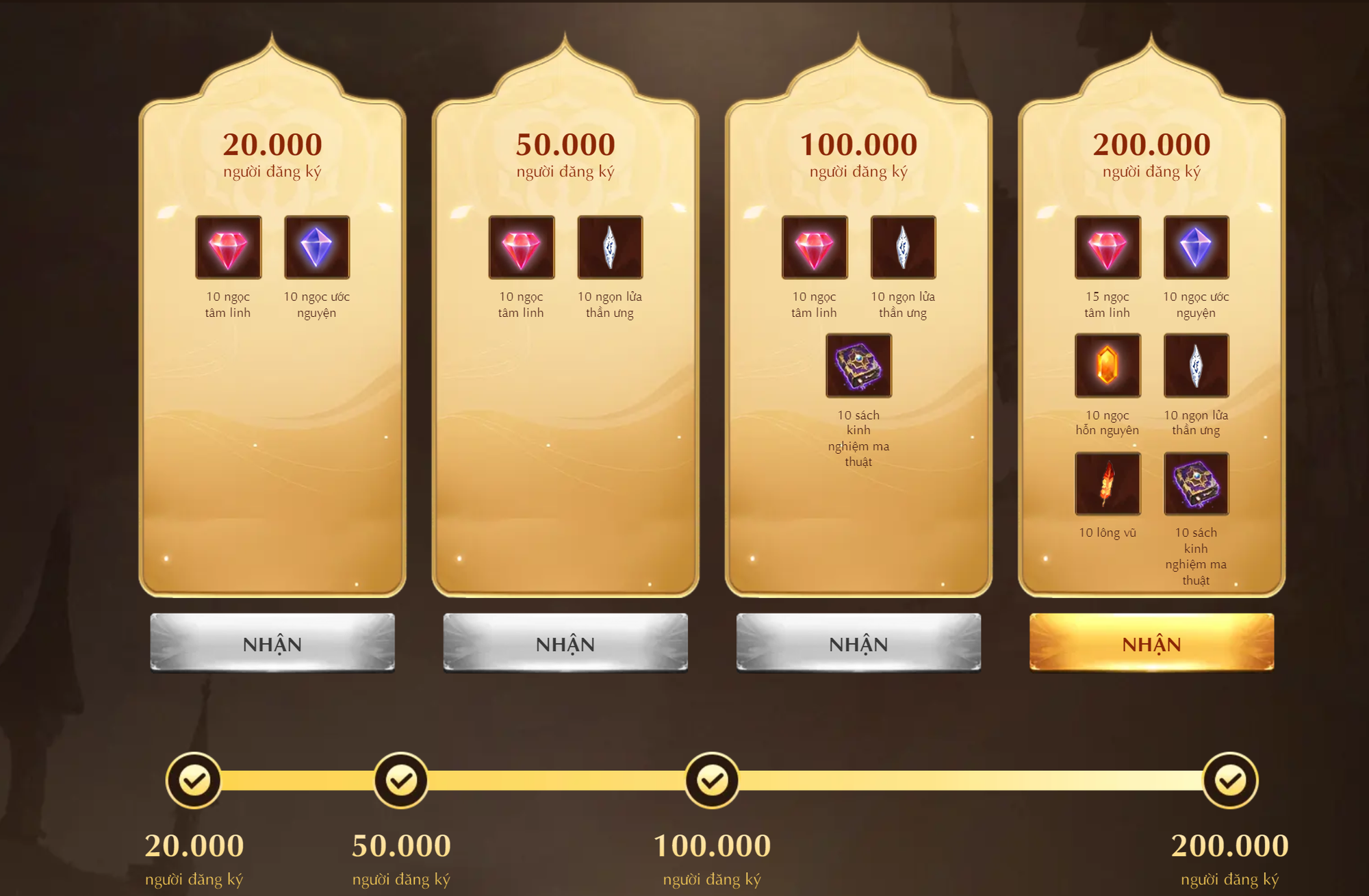Expand the 20.000 người đăng ký reward card

pos(271,342)
